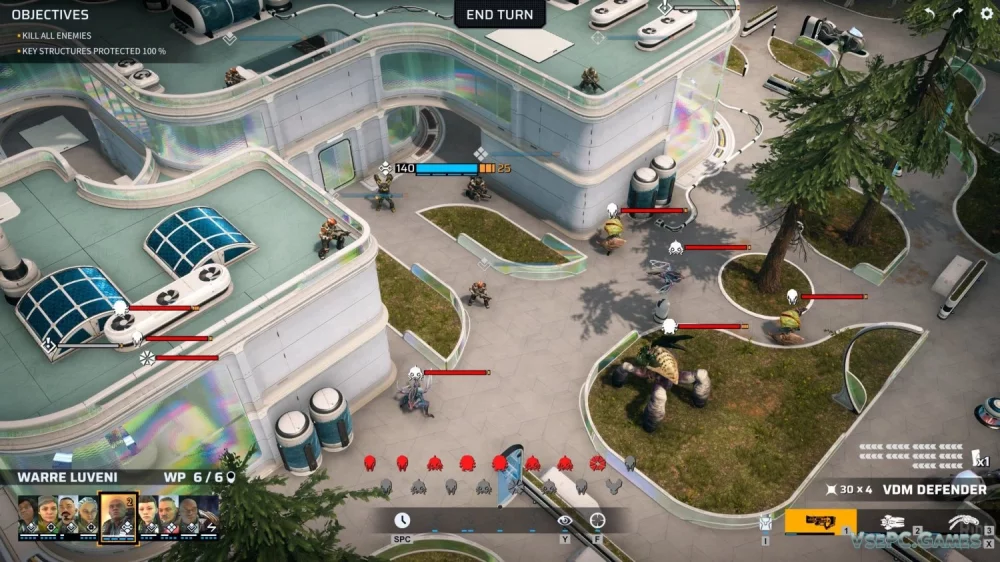This screenshot has width=1000, height=562.
Task: Switch to the second weapon slot
Action: point(892,522)
